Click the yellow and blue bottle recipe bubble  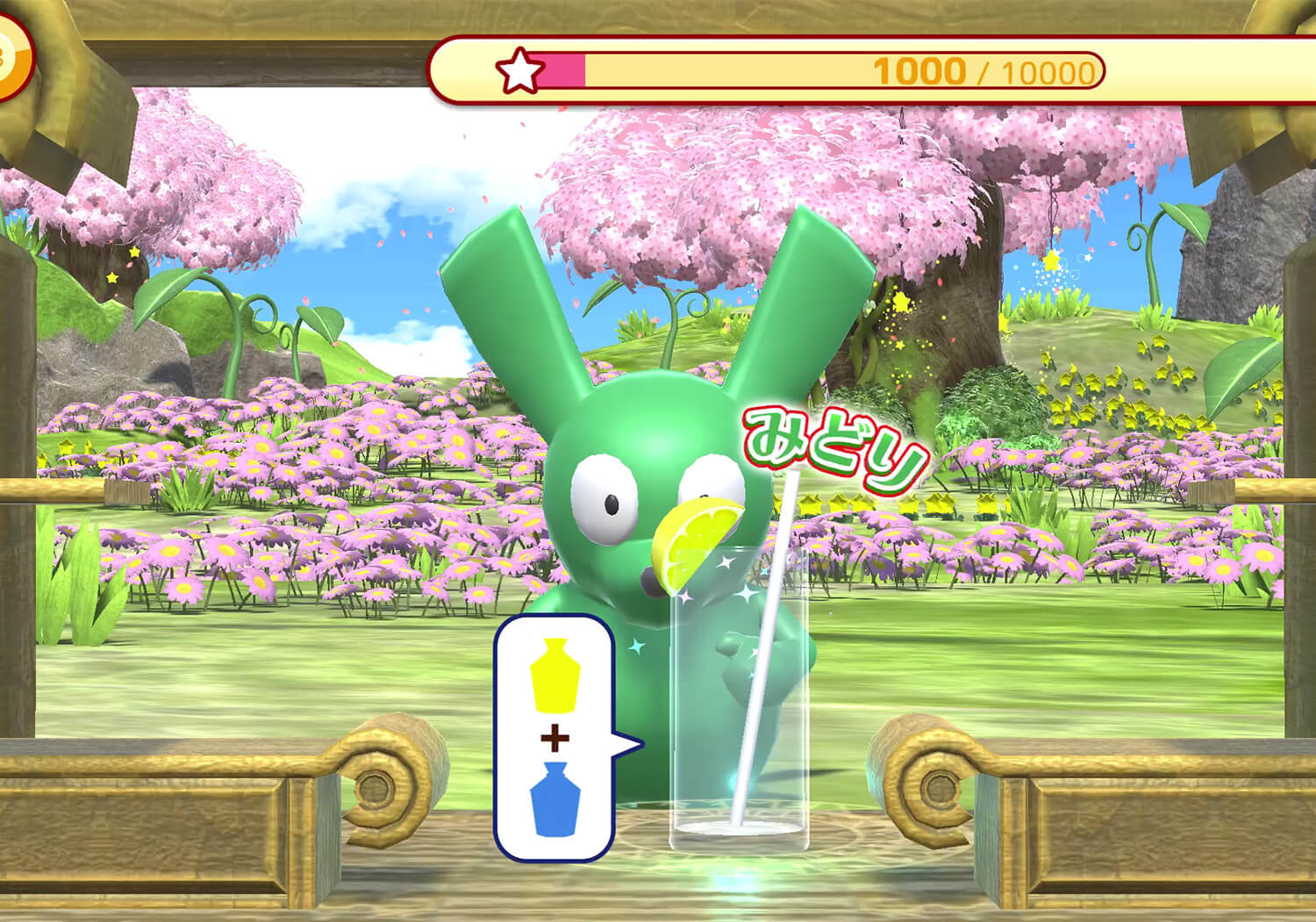tap(554, 739)
